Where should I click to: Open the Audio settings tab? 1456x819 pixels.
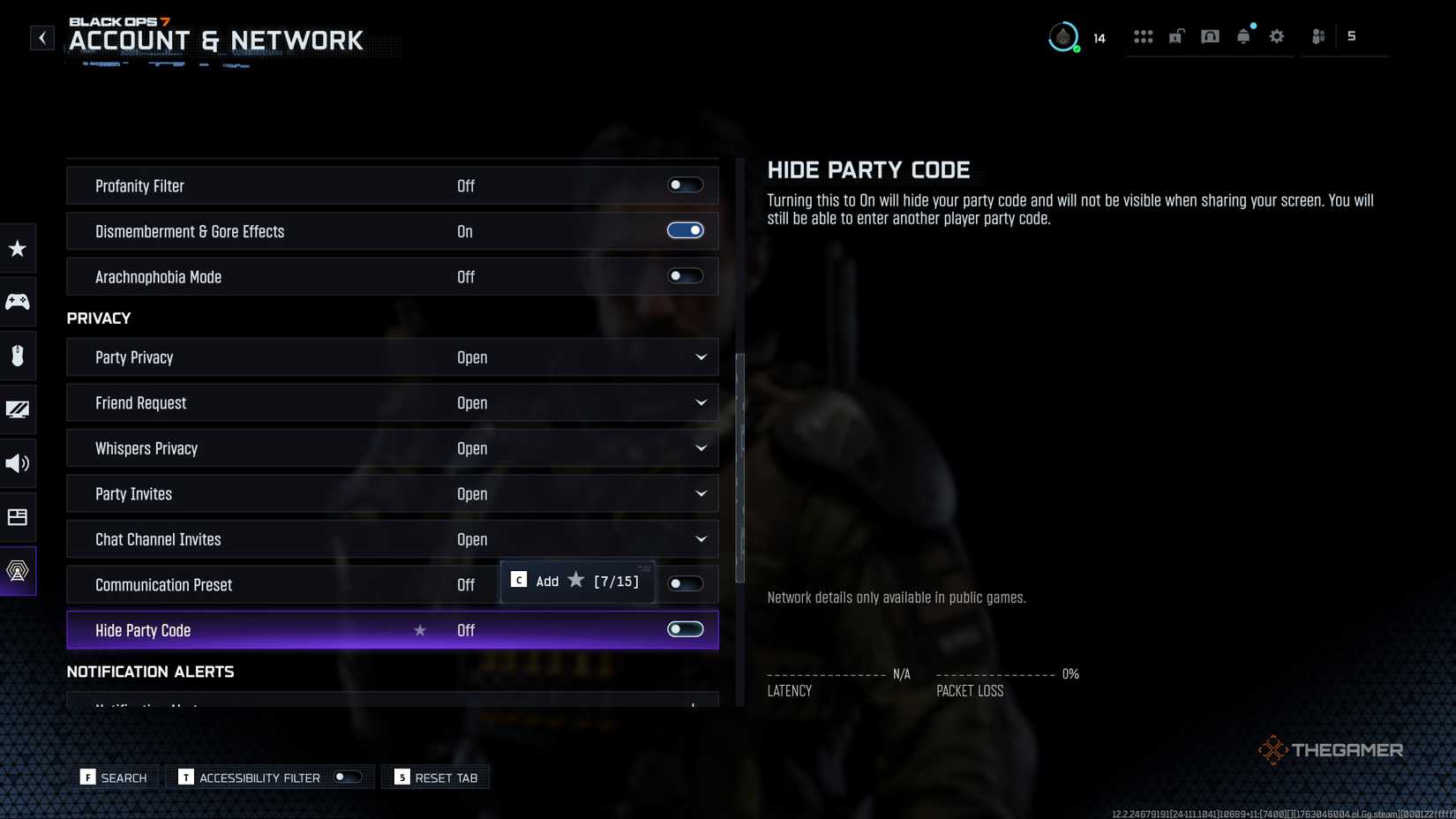(x=18, y=463)
